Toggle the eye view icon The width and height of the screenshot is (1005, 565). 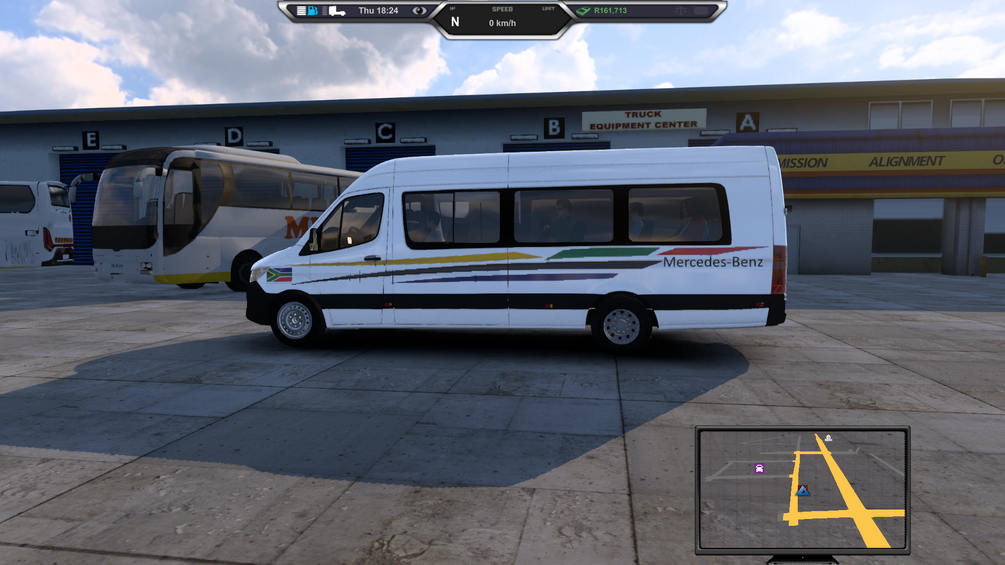point(419,11)
